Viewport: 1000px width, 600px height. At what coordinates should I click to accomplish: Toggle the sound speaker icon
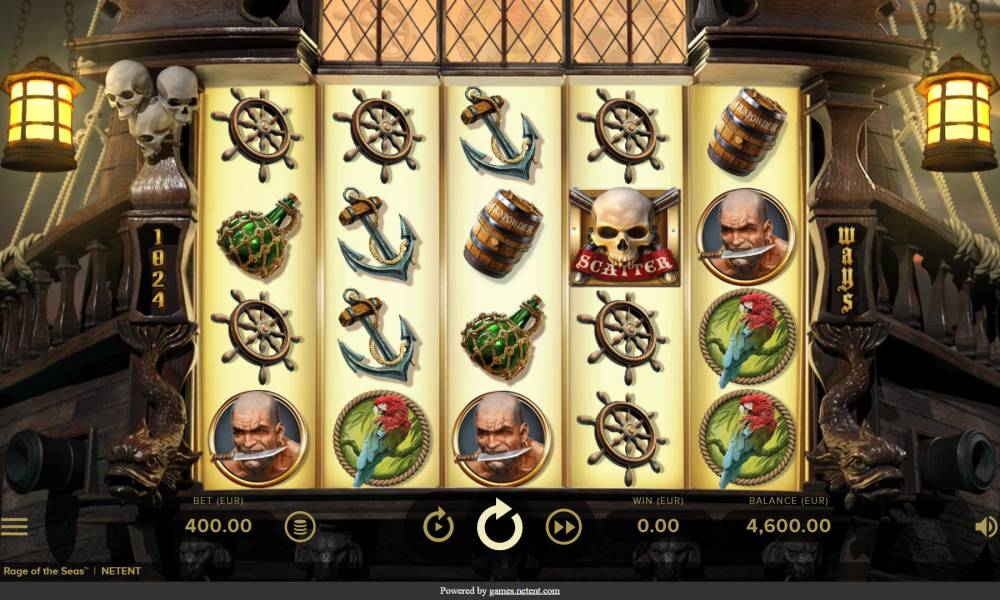click(985, 526)
